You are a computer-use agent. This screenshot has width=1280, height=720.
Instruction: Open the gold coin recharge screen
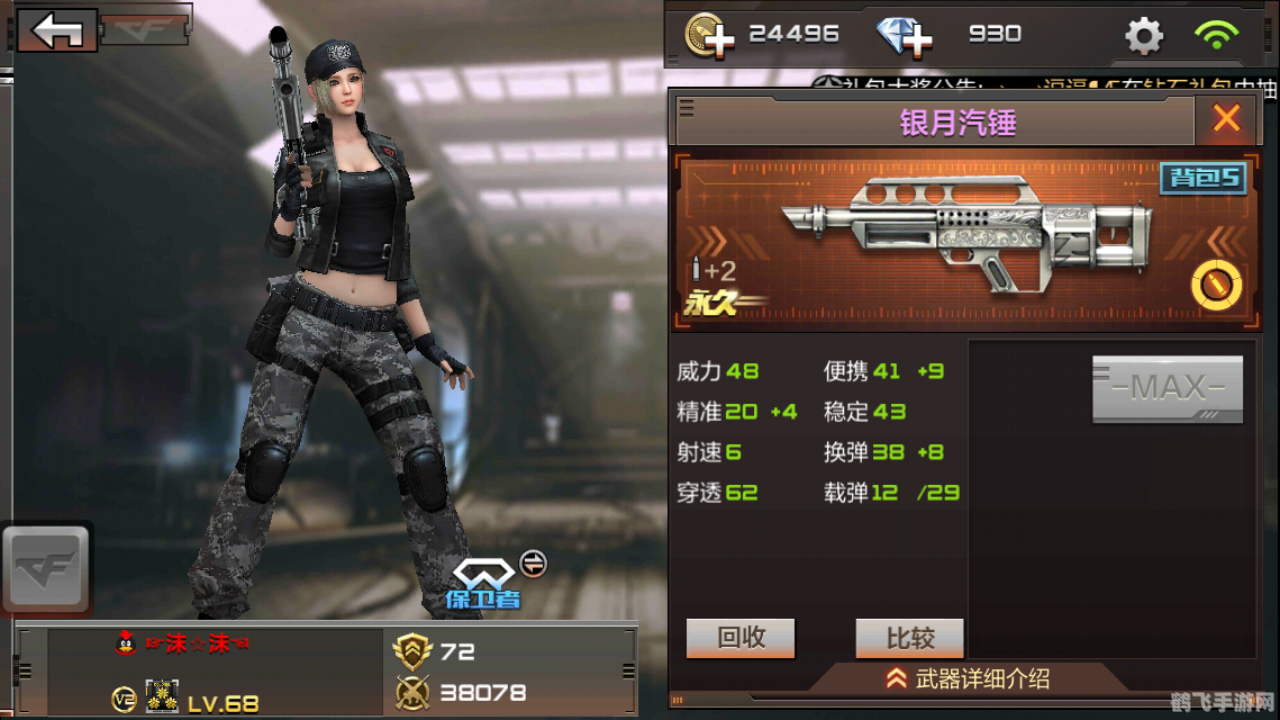[x=714, y=34]
